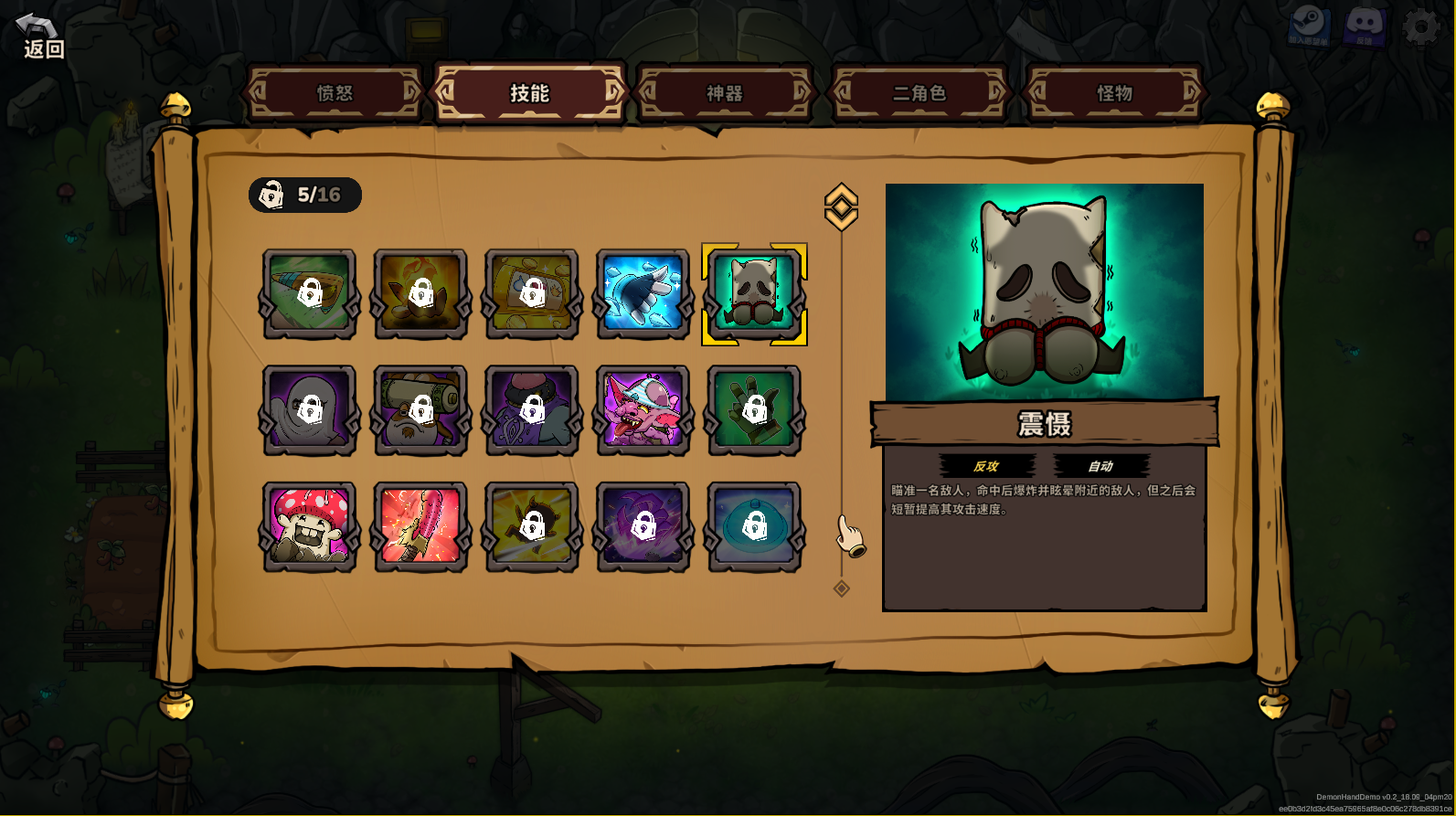1456x816 pixels.
Task: Select the locked campfire skill icon
Action: coord(420,293)
